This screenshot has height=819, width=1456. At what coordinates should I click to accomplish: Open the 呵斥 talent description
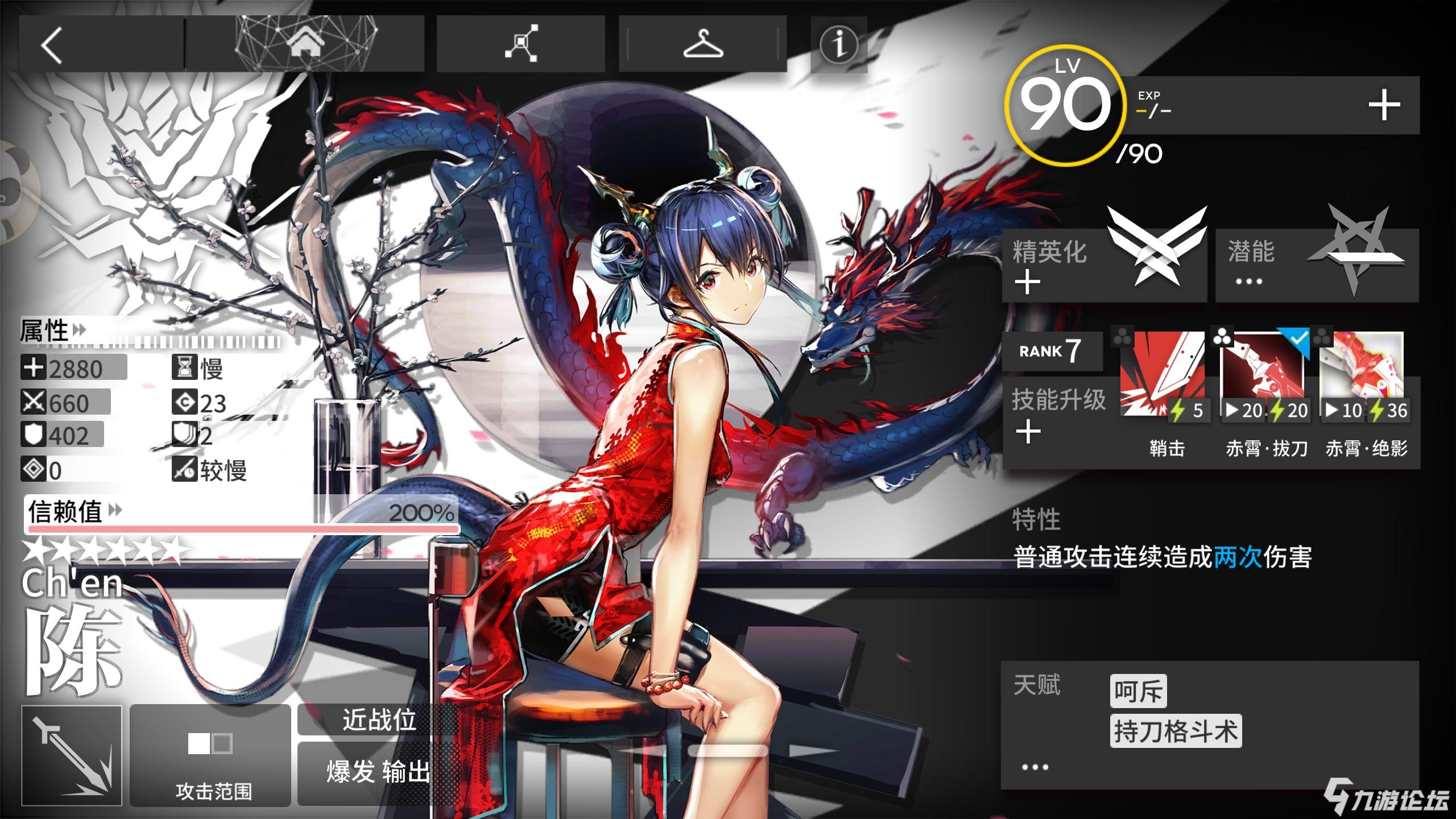point(1137,691)
